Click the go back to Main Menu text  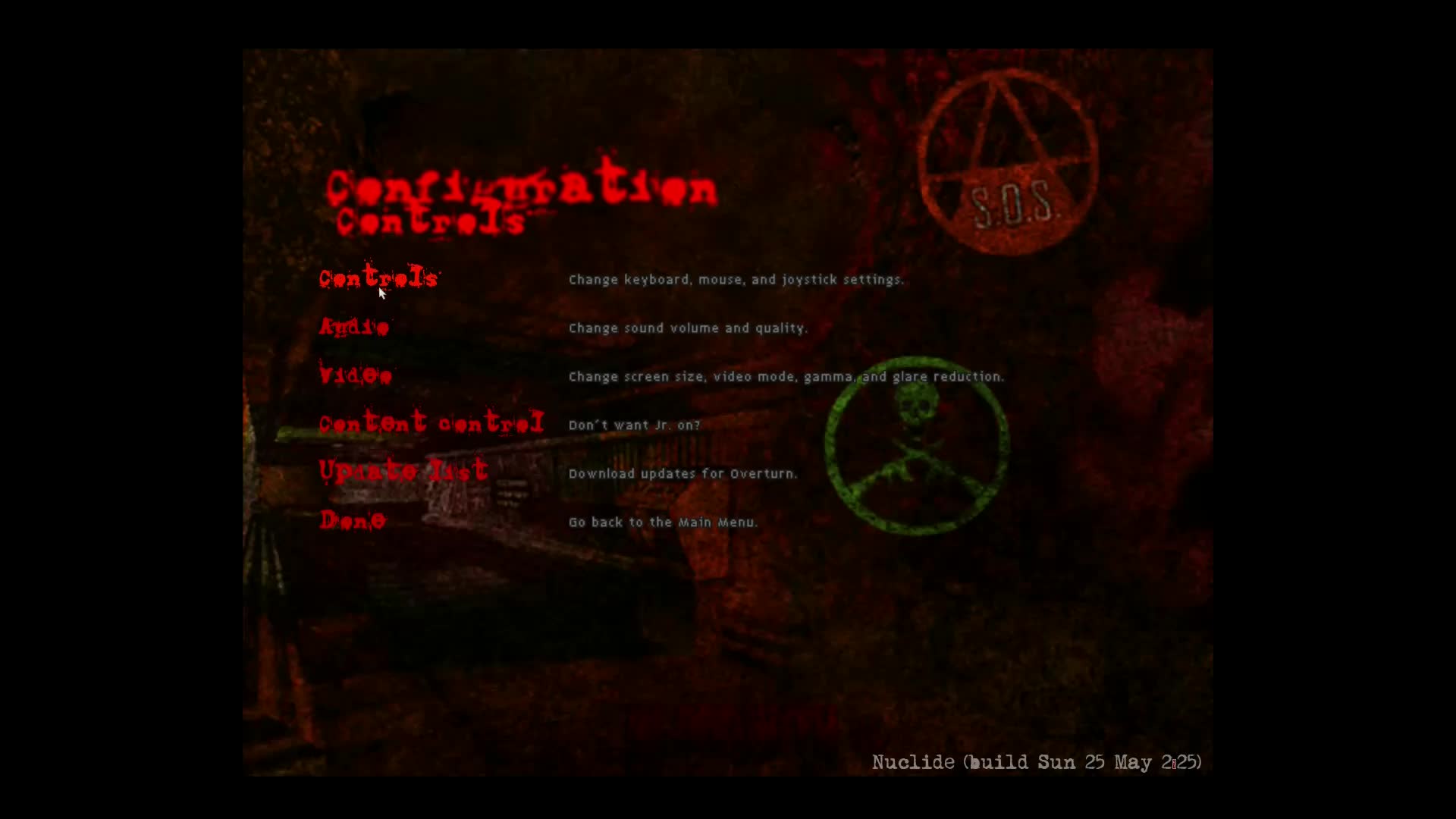pos(663,522)
